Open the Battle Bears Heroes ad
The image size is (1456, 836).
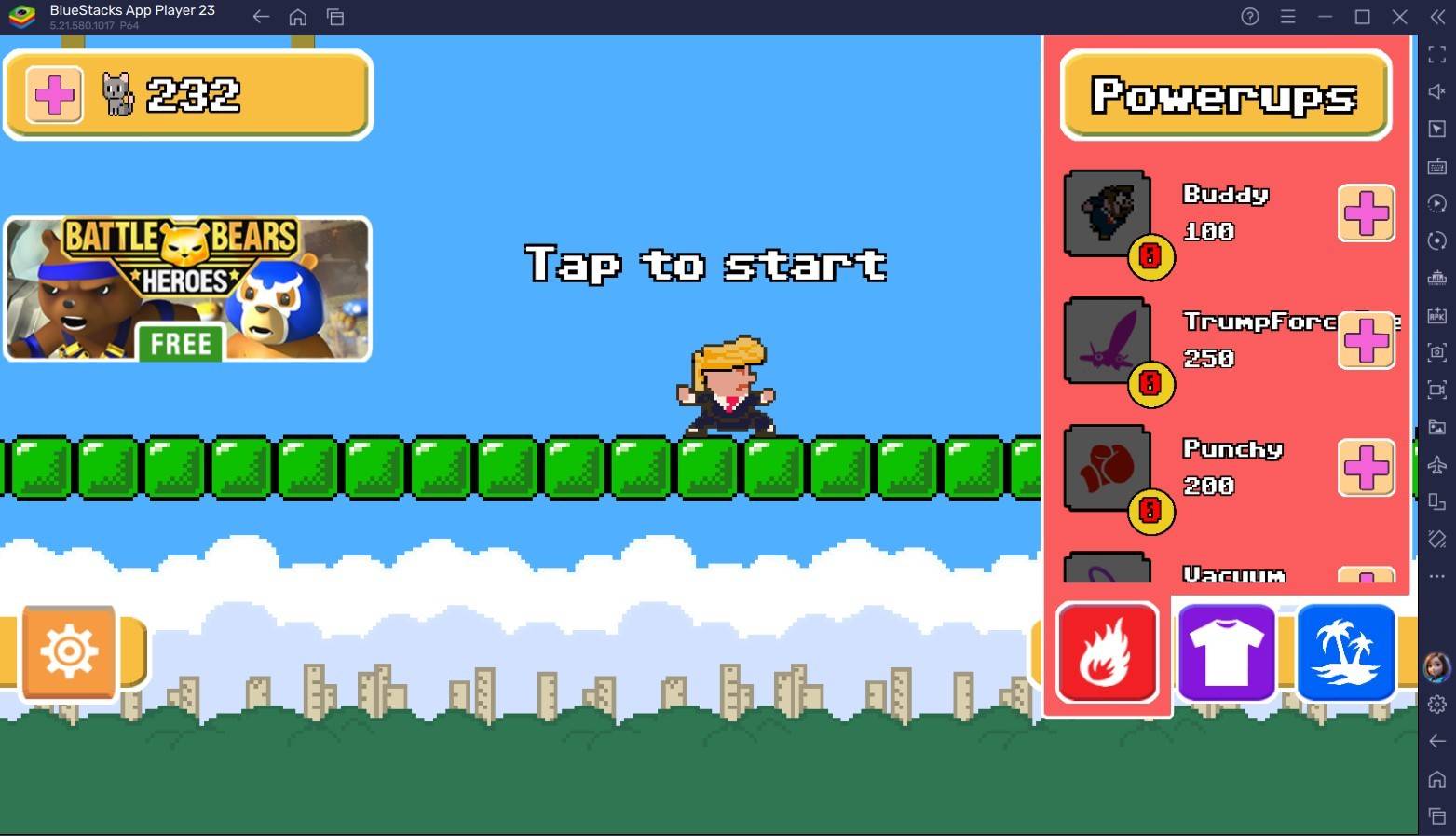pyautogui.click(x=186, y=289)
